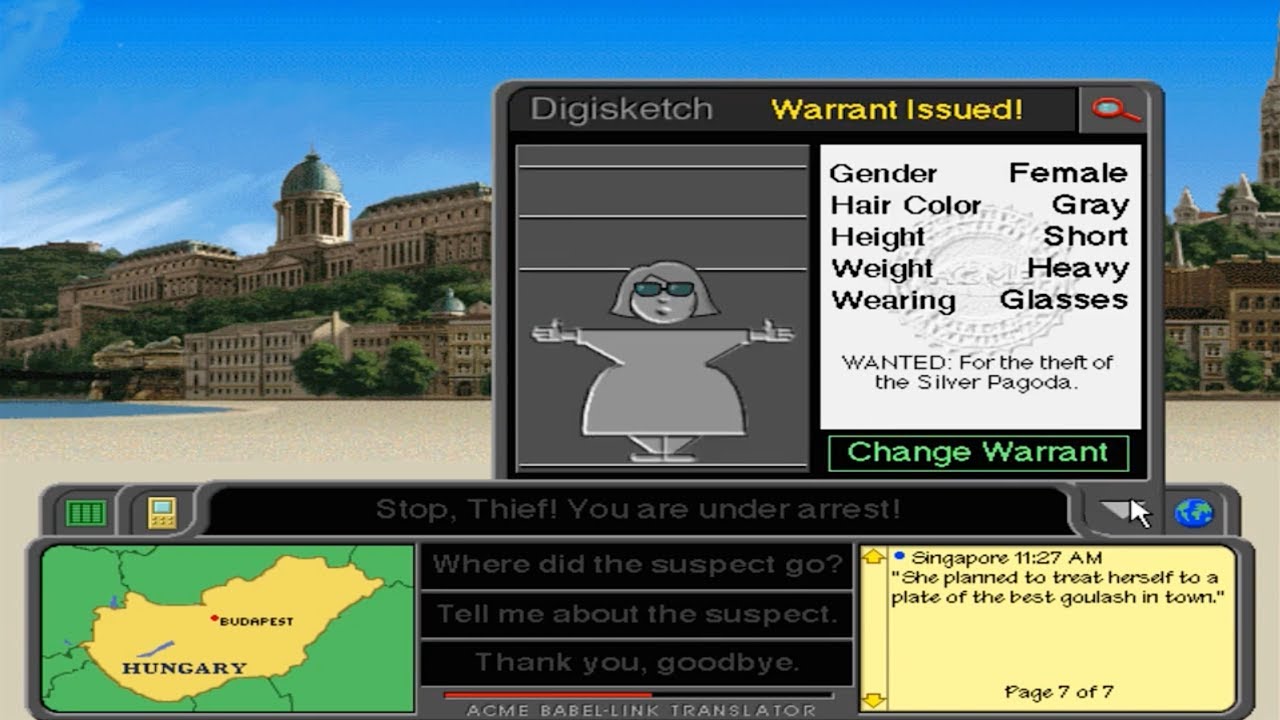1280x720 pixels.
Task: Click the Warrant Issued! header text
Action: [x=898, y=110]
